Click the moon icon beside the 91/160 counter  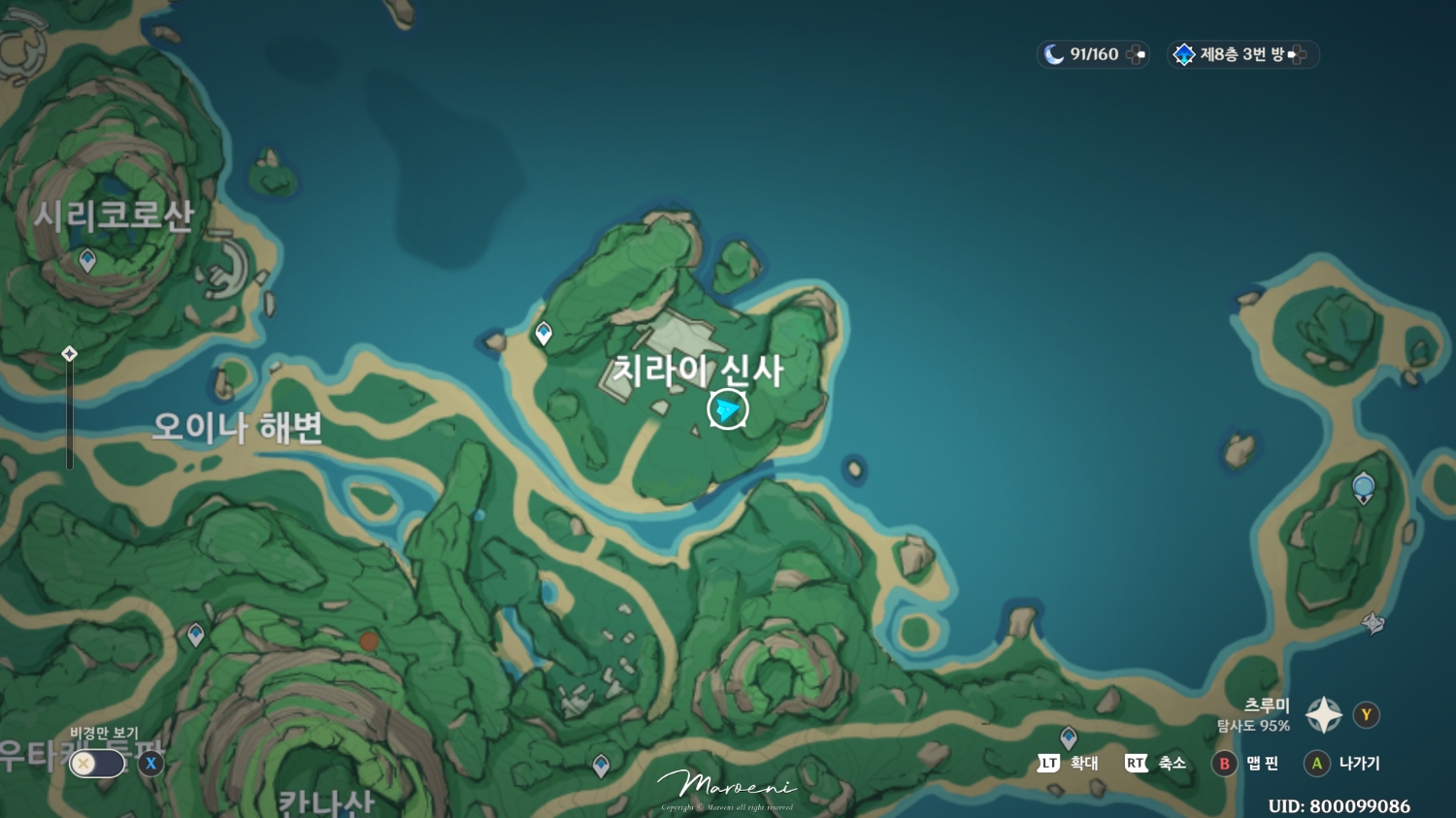[1054, 54]
